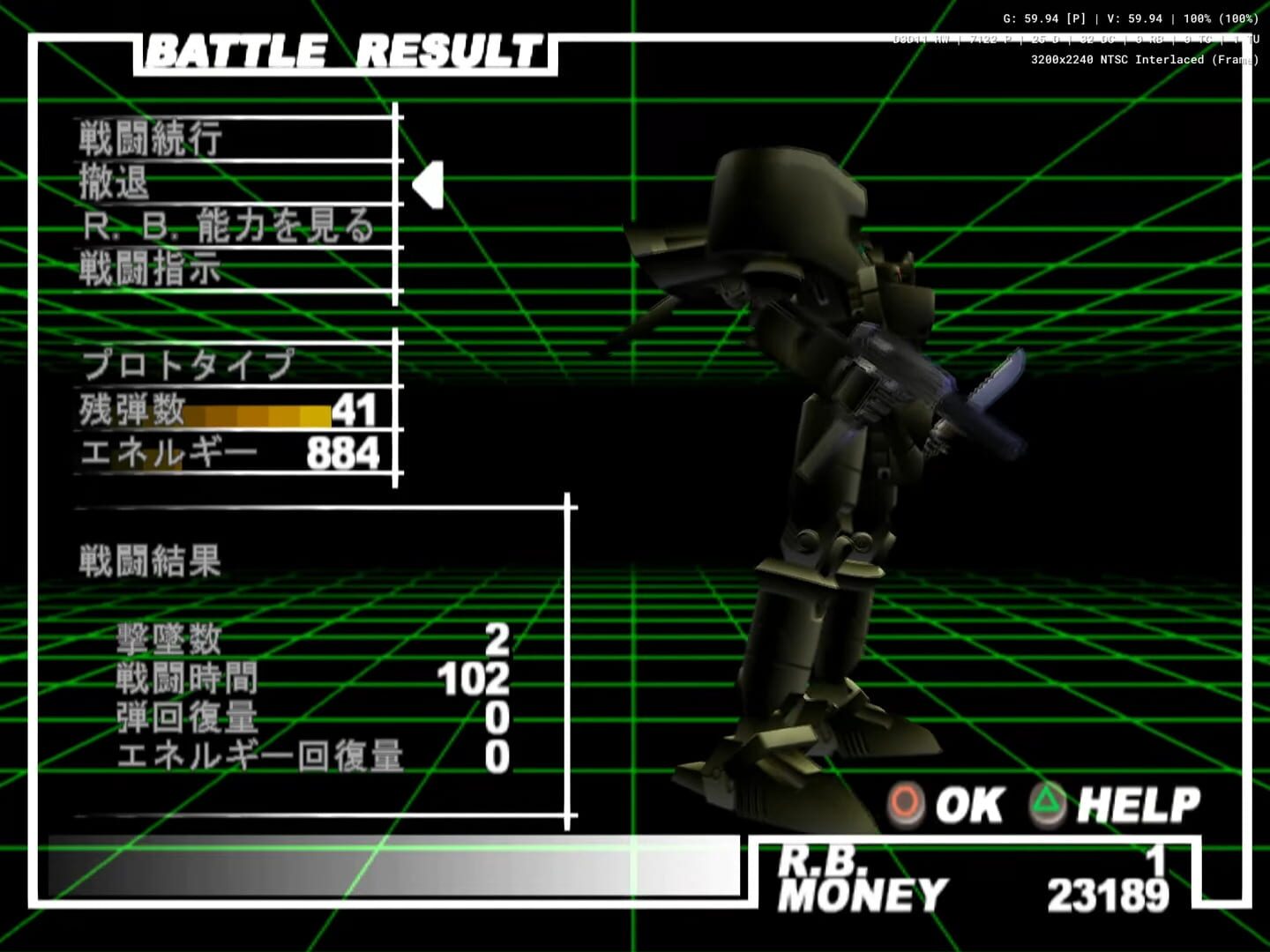Click the 戦闘時間 value 1020
The image size is (1270, 952).
tap(470, 677)
